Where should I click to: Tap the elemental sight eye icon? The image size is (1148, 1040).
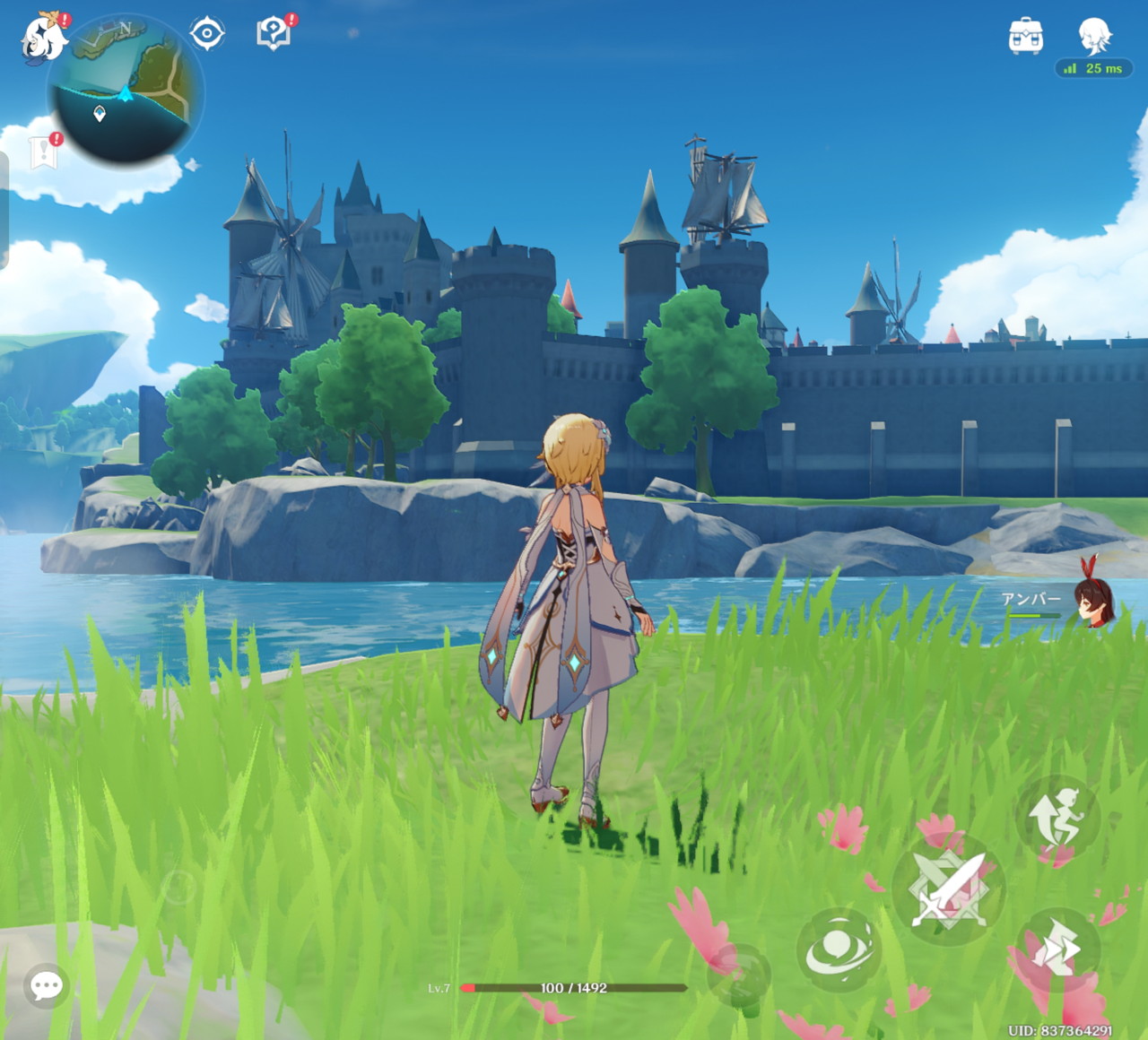tap(207, 34)
